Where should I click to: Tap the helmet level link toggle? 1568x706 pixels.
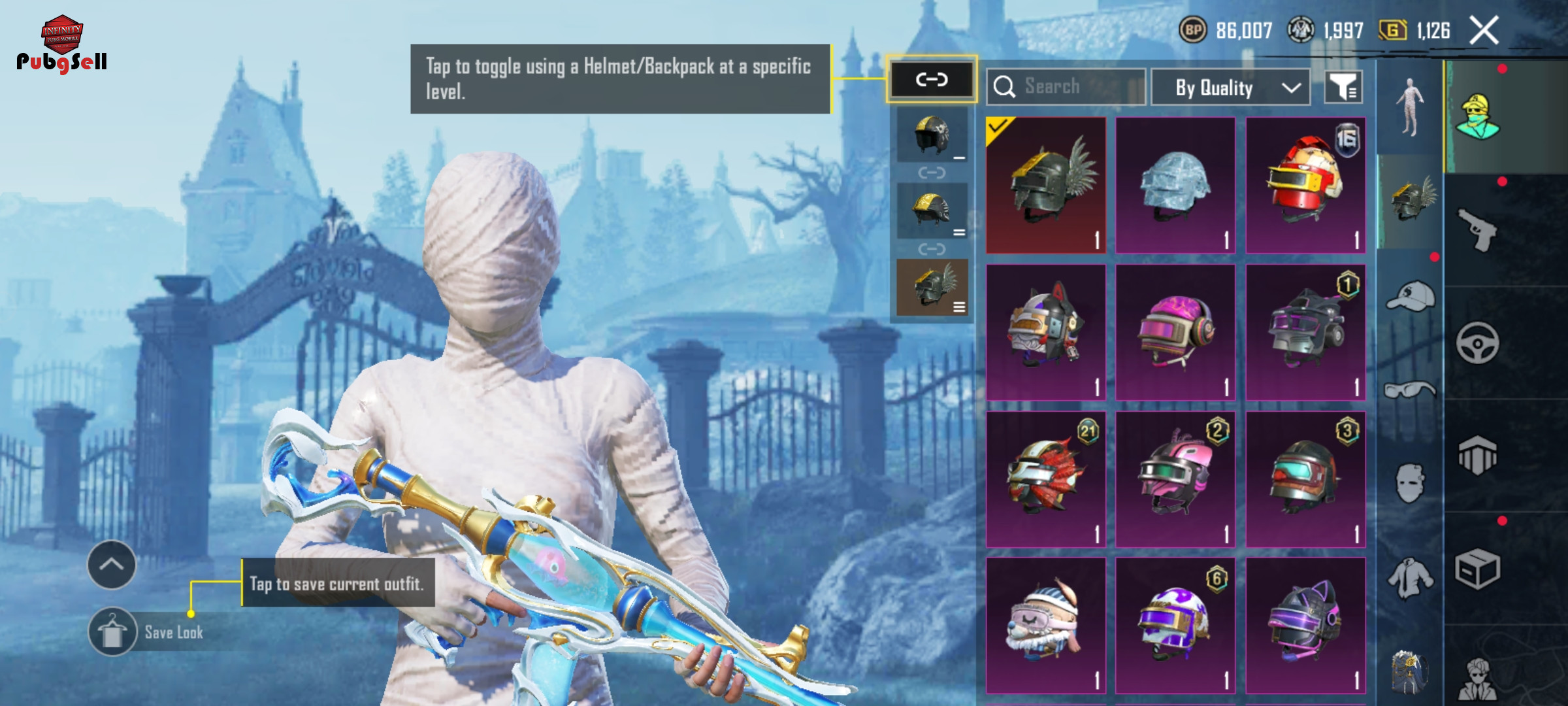tap(931, 80)
